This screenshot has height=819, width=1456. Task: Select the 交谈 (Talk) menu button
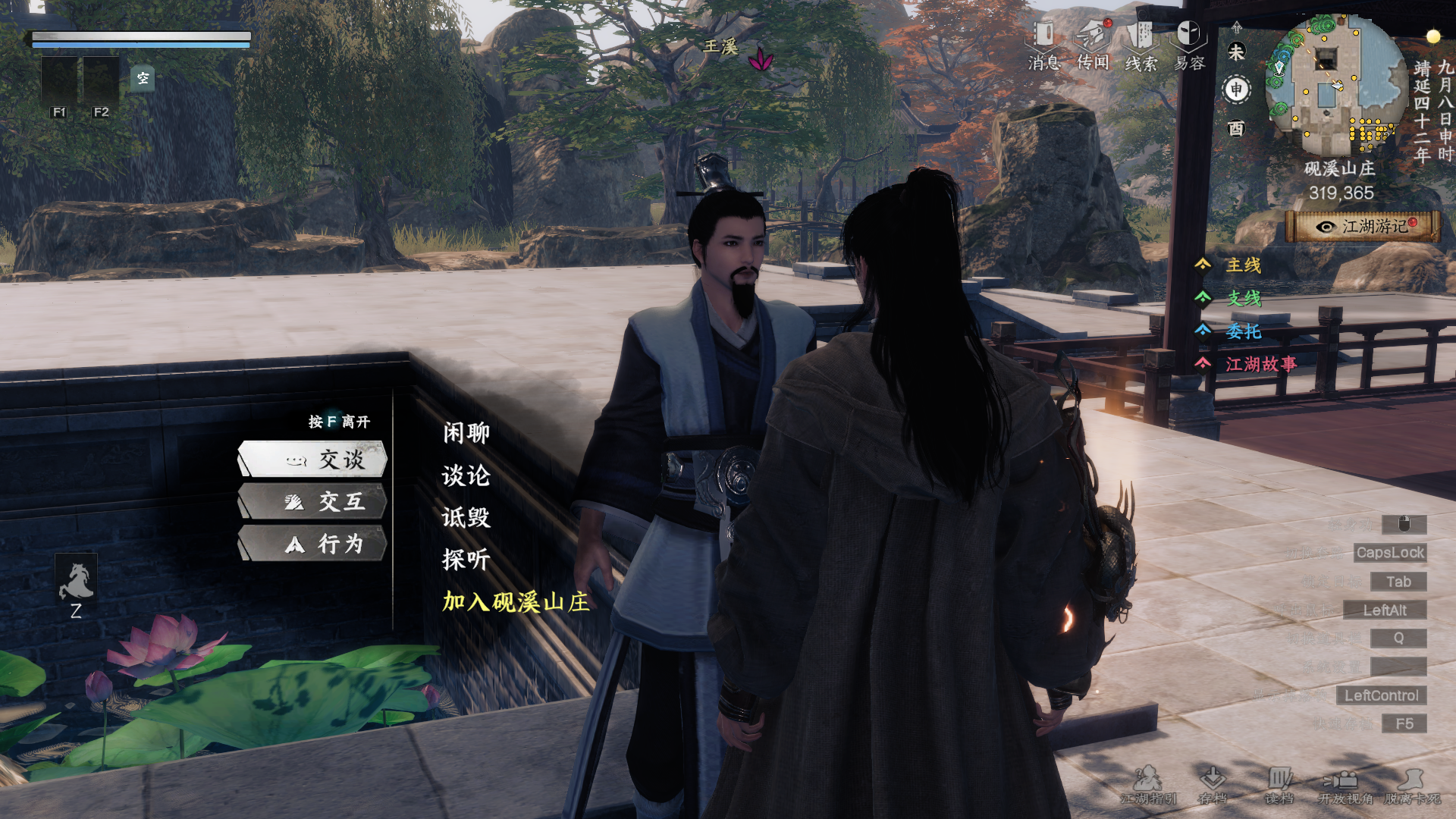pos(312,460)
